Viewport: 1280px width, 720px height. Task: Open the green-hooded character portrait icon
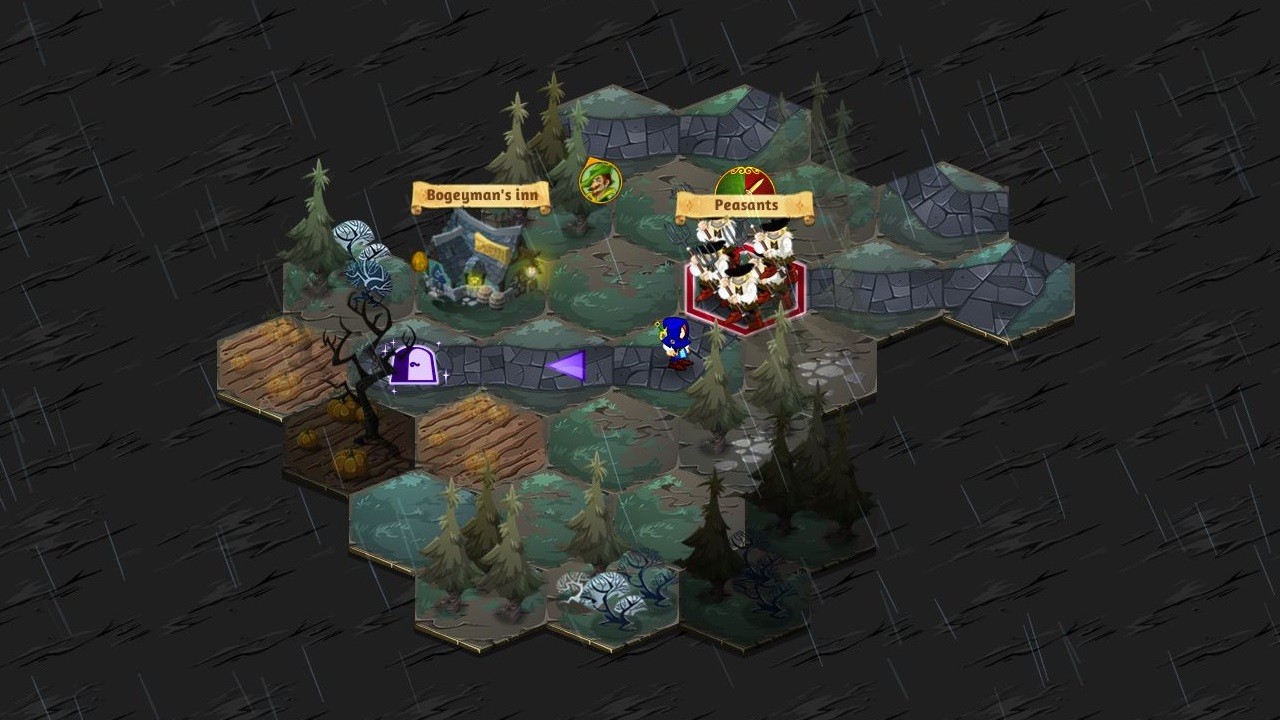[600, 181]
